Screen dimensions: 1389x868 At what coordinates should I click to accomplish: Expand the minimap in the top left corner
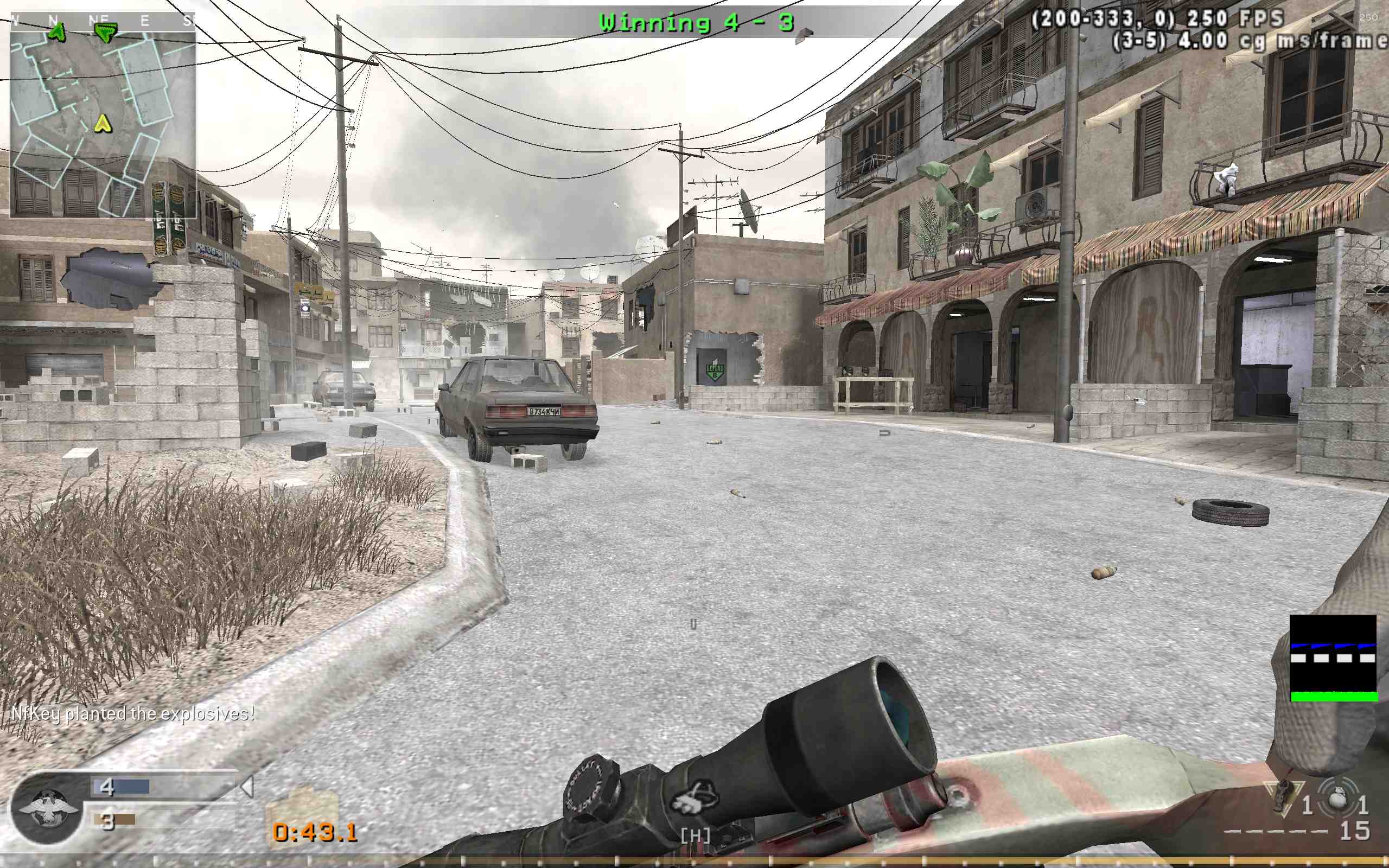point(103,112)
